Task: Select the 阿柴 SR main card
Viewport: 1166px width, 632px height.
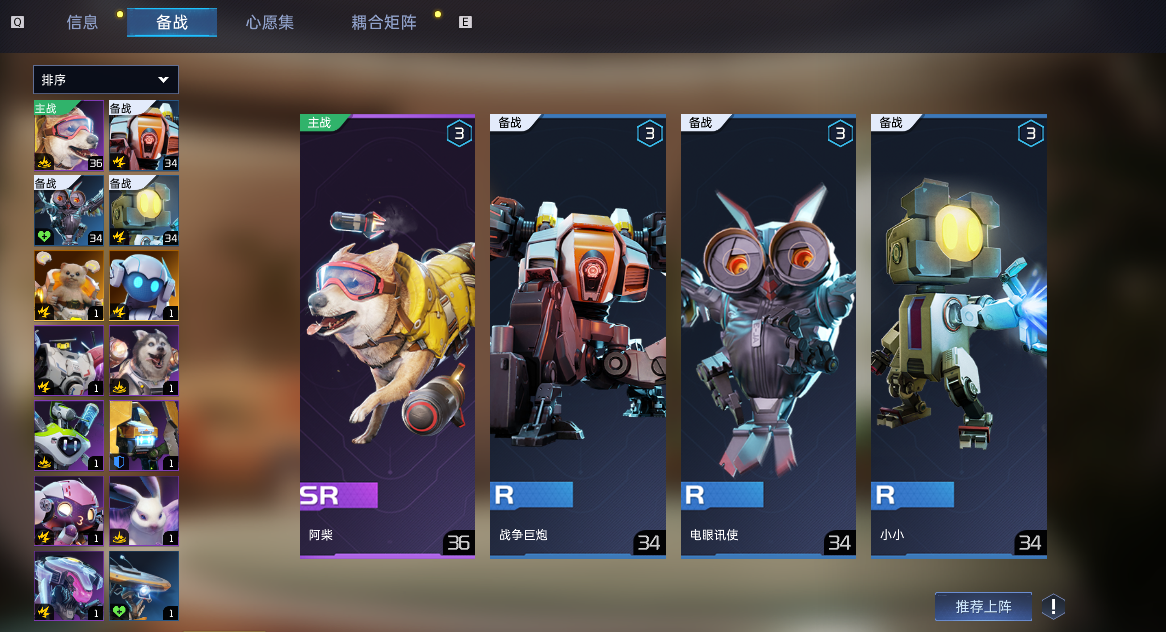Action: pyautogui.click(x=387, y=337)
